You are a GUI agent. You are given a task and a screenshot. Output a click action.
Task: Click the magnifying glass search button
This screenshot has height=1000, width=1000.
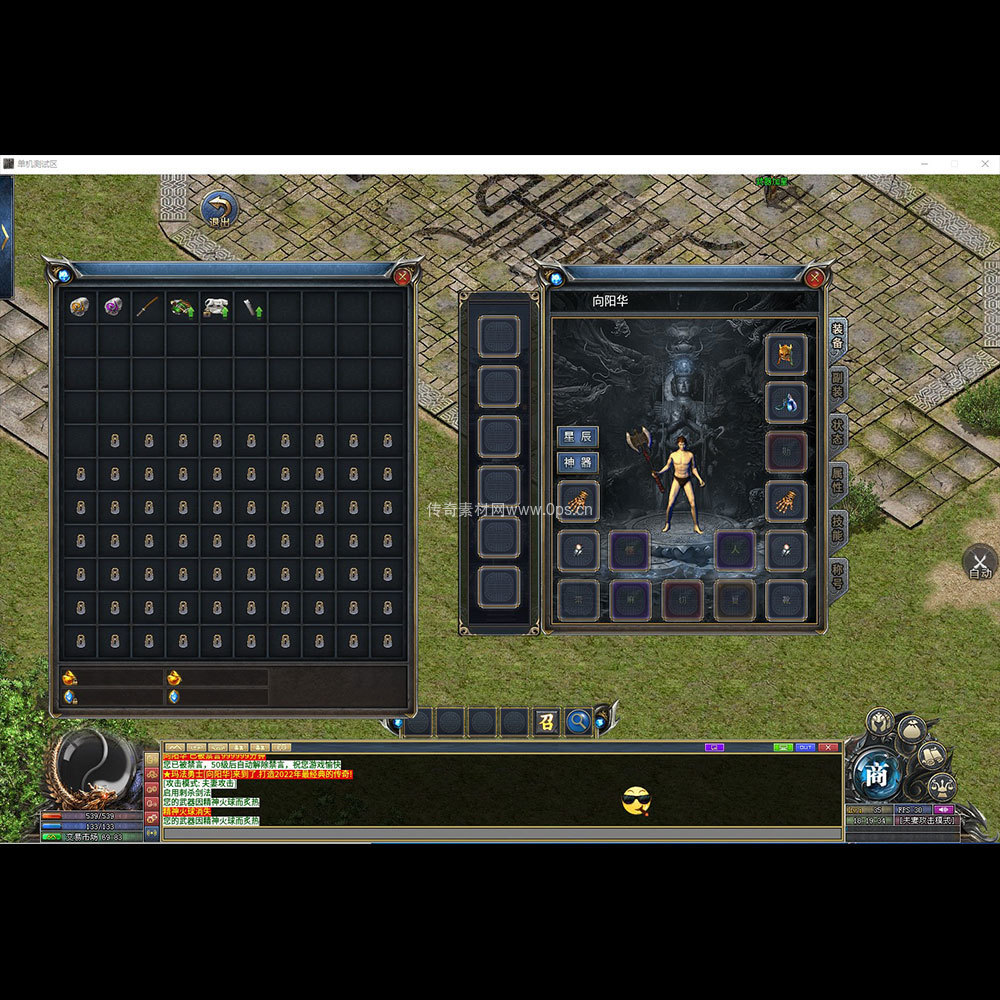point(578,721)
